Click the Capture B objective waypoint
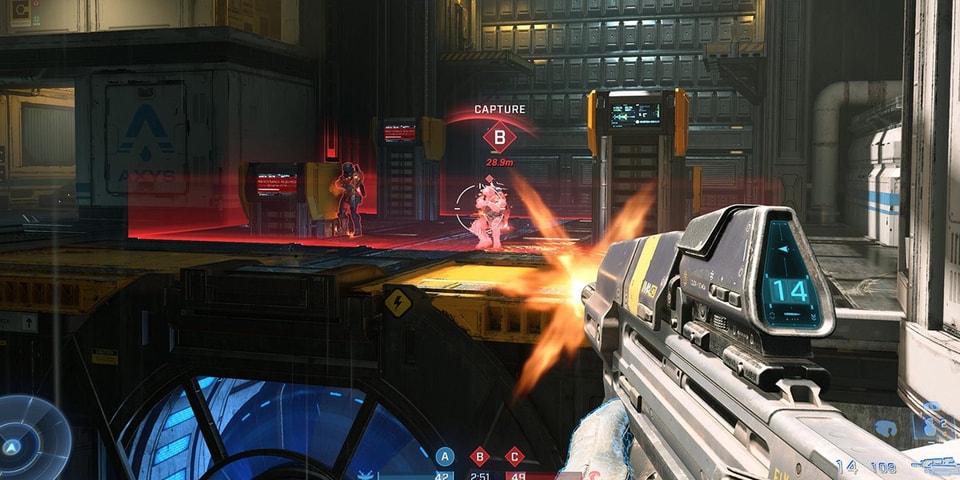The height and width of the screenshot is (480, 960). click(x=499, y=137)
